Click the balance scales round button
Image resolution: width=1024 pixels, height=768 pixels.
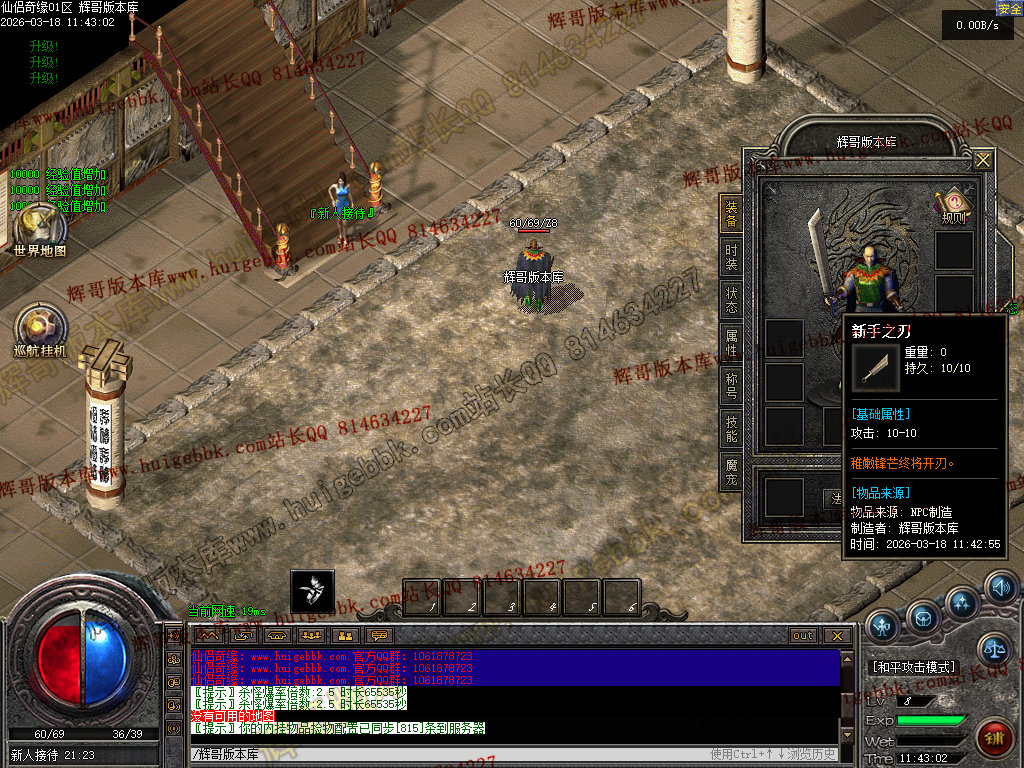tap(993, 650)
